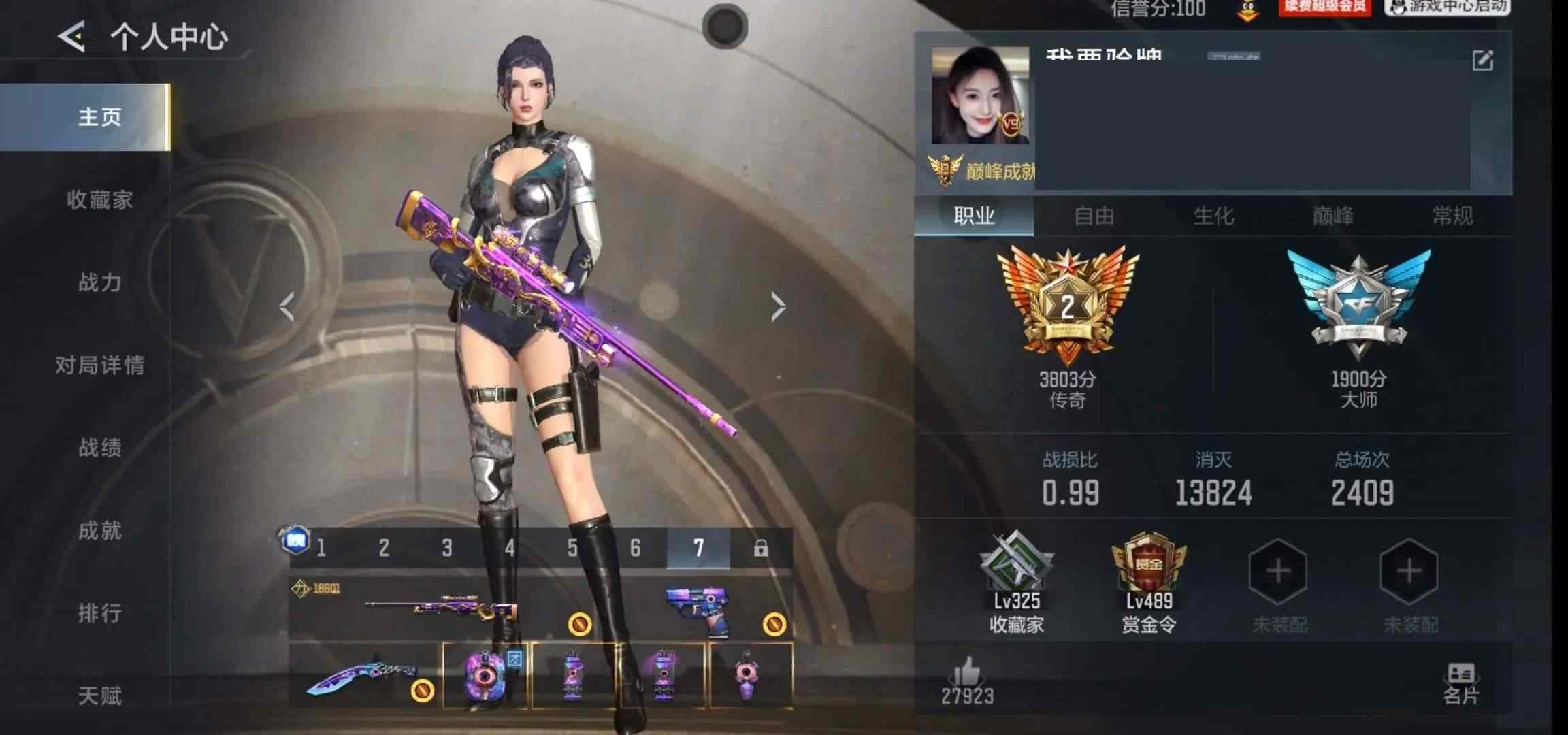The image size is (1568, 735).
Task: Open the 成就 achievements page
Action: coord(99,530)
